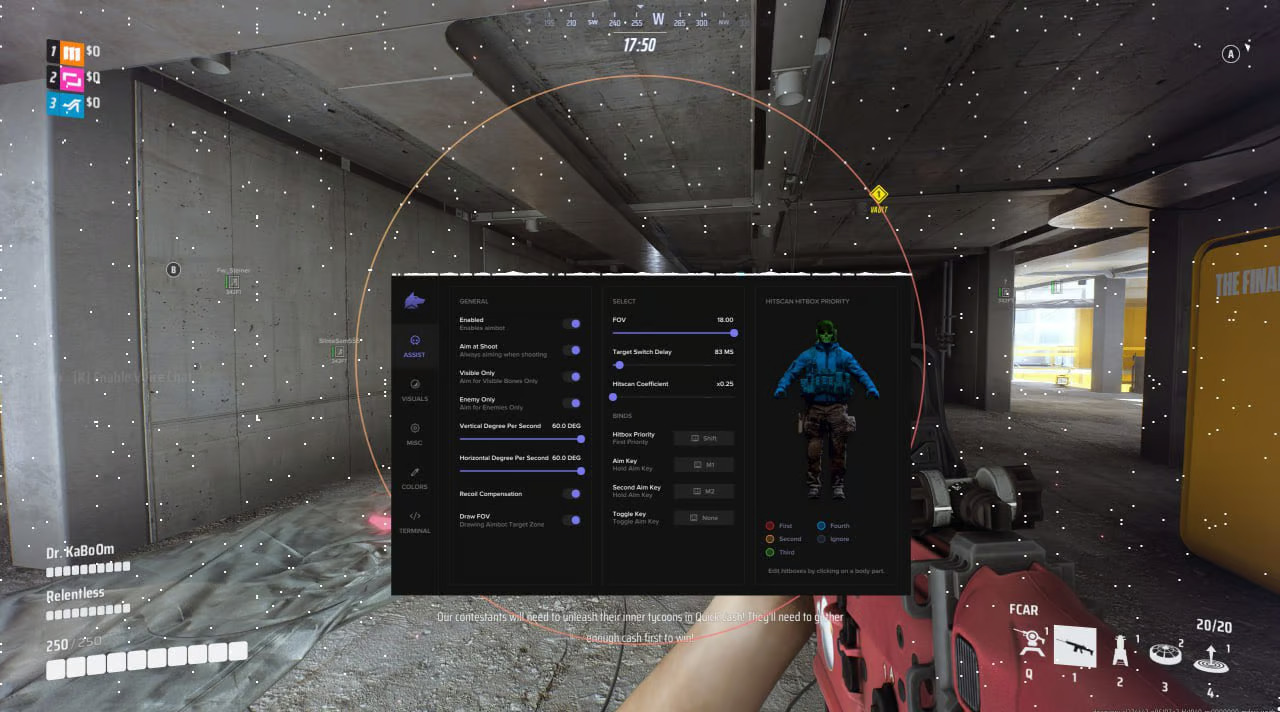Click the Assist tab

coord(414,345)
